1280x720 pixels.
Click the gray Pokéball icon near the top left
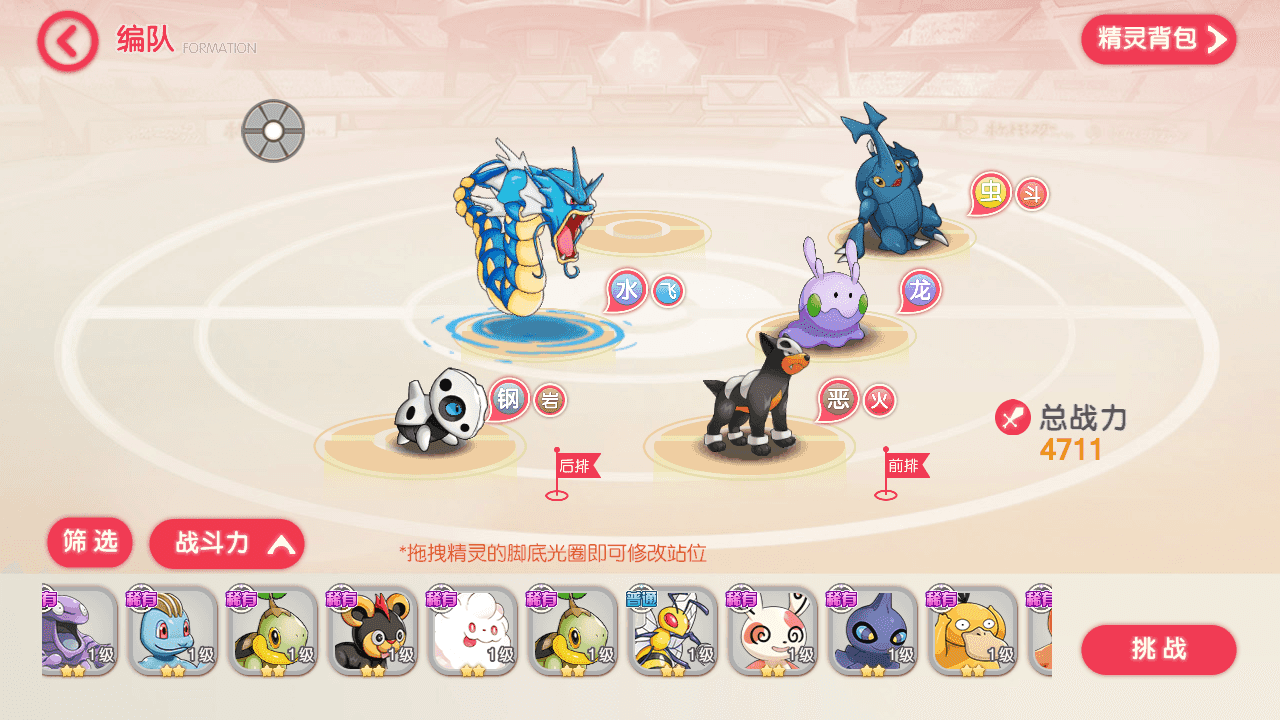[273, 129]
